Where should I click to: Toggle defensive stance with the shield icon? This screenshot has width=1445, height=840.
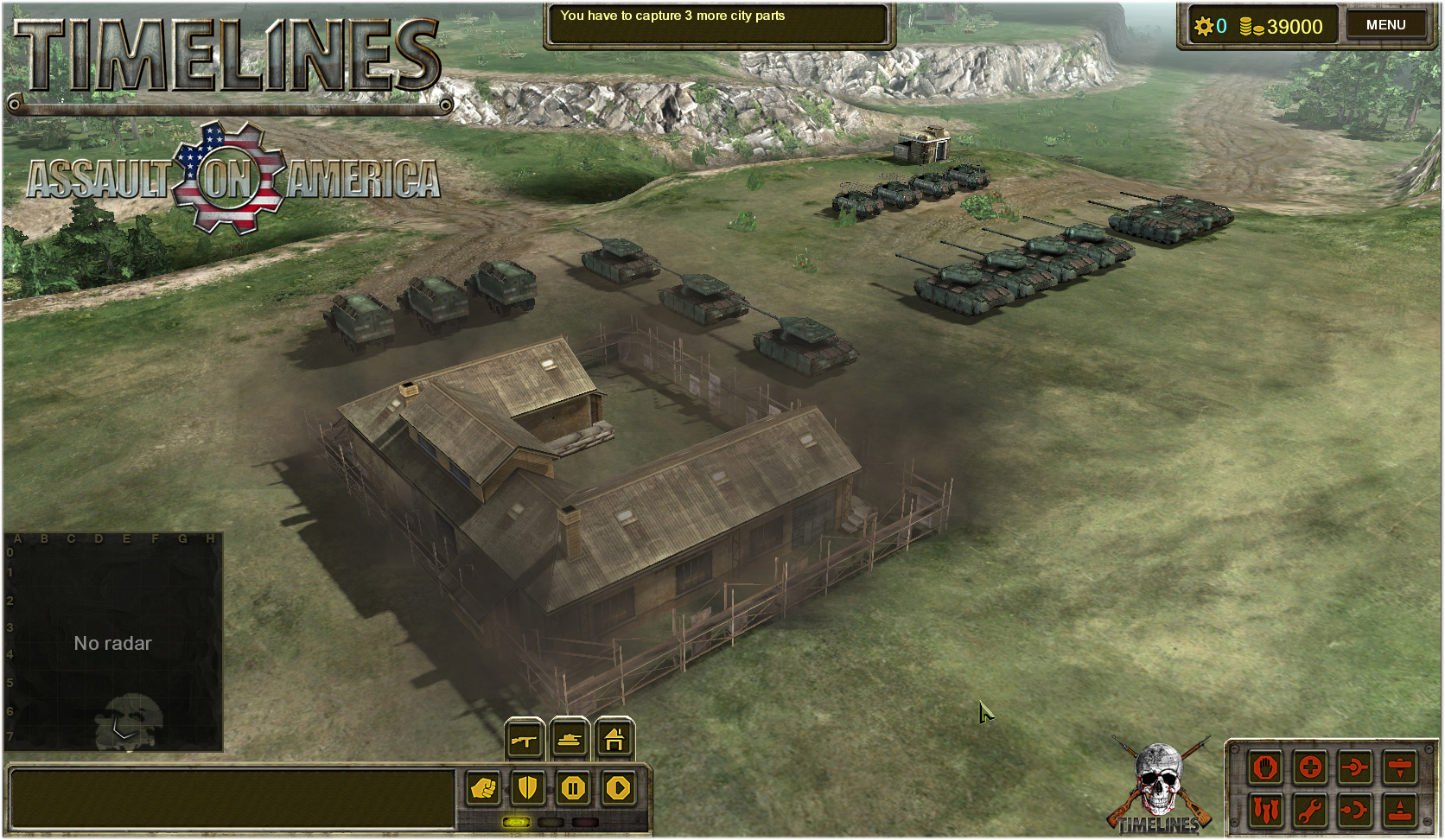(528, 788)
